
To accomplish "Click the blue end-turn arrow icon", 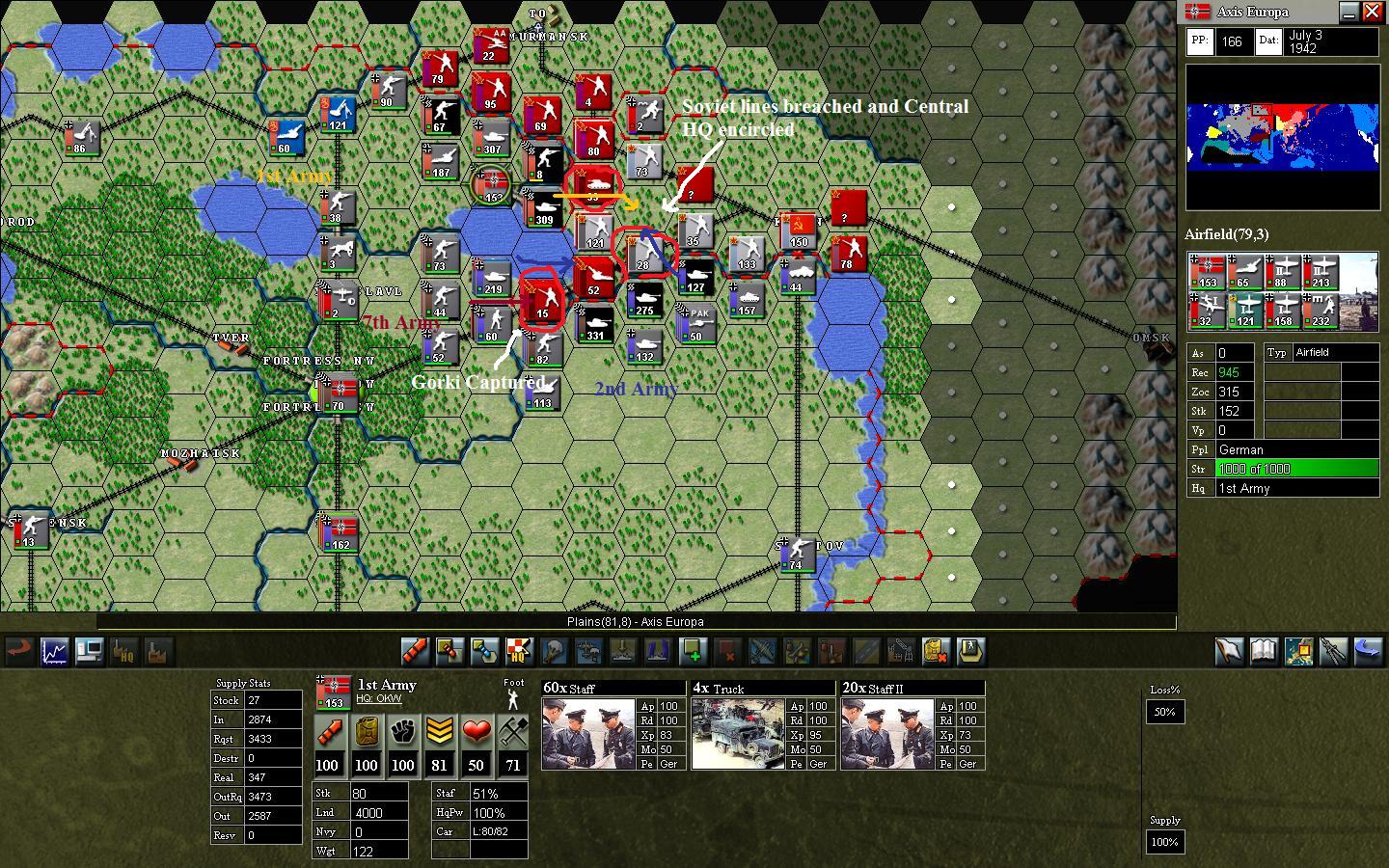I will (1368, 651).
